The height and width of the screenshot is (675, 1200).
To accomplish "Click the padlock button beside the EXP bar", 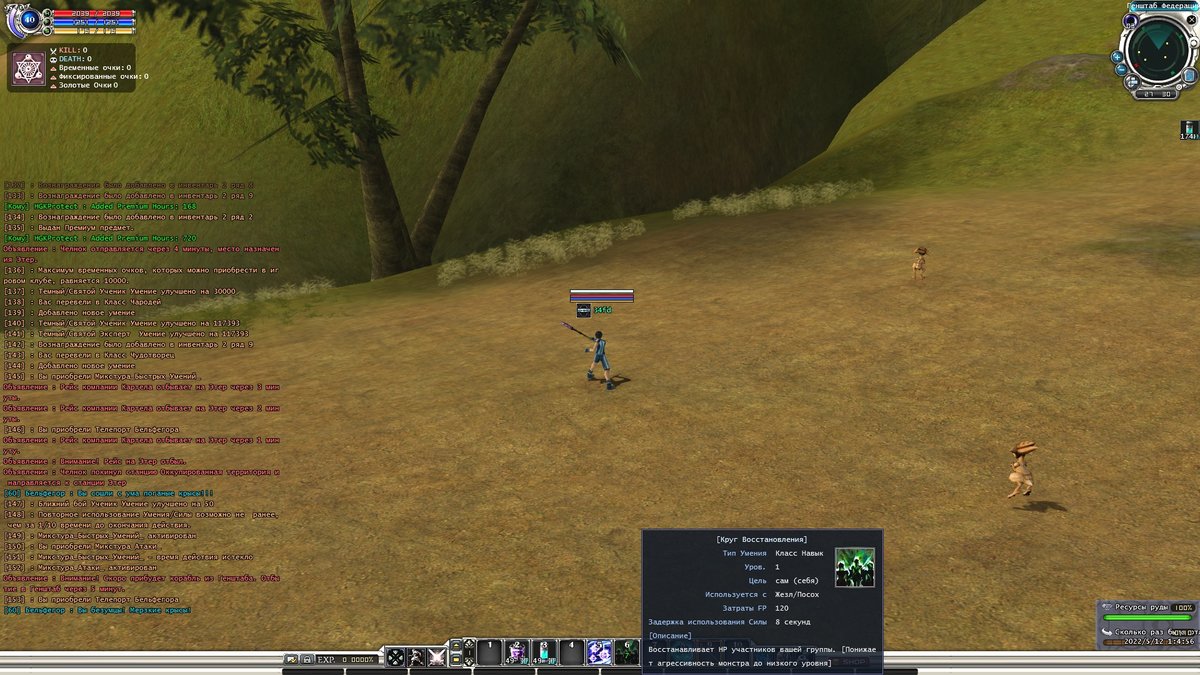I will pos(307,659).
